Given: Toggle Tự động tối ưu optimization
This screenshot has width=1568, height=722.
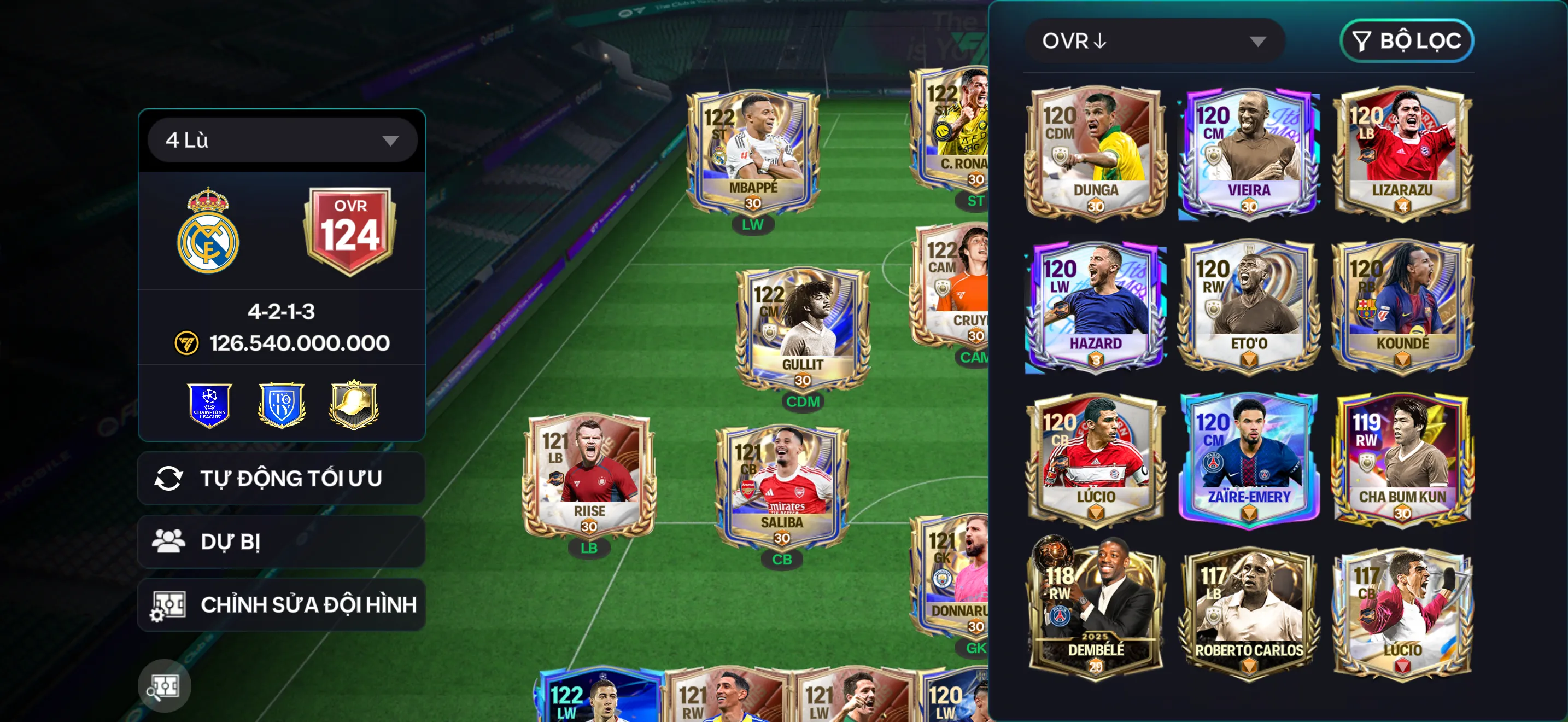Looking at the screenshot, I should (x=280, y=478).
